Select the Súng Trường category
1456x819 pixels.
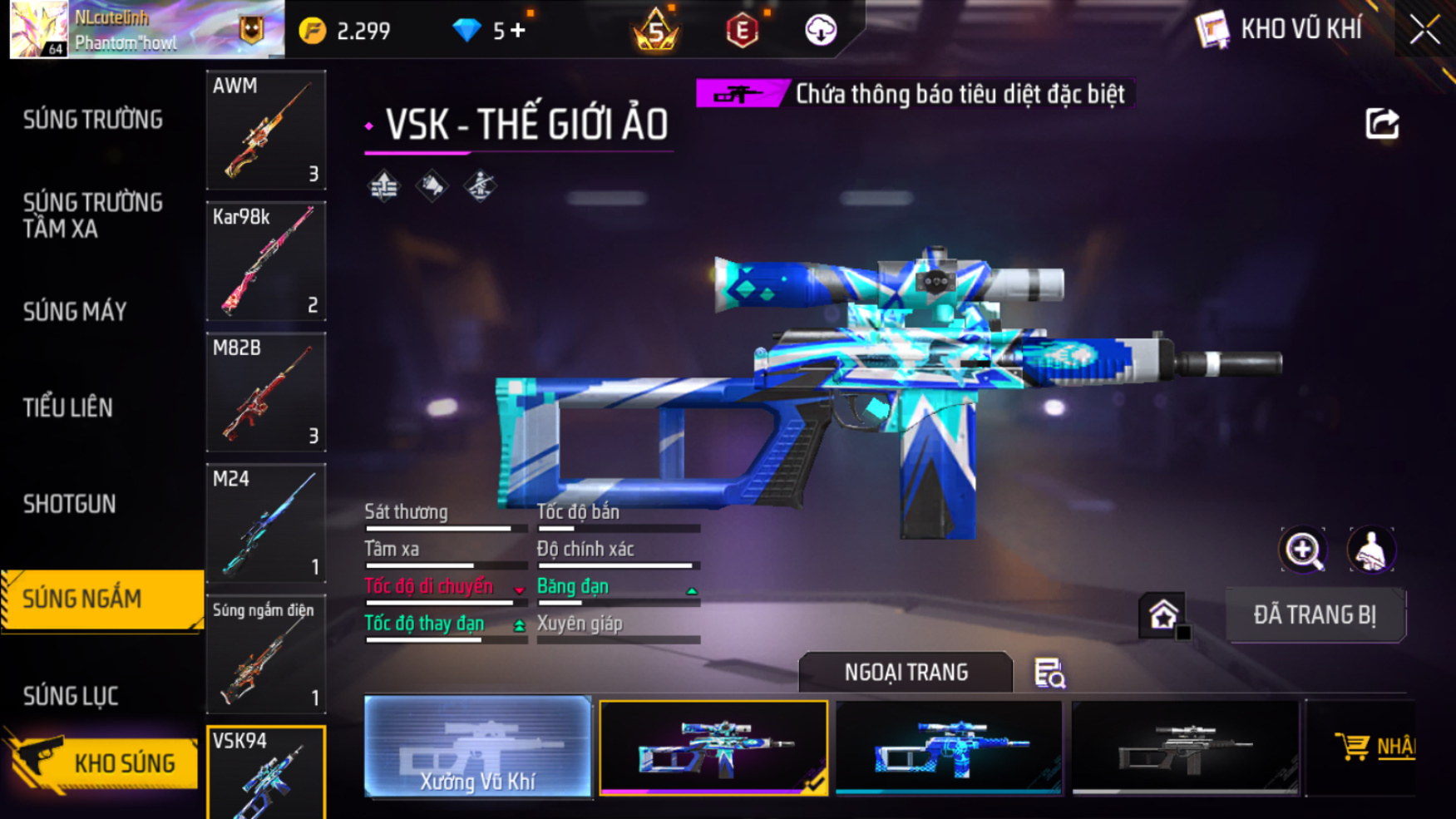(x=93, y=120)
